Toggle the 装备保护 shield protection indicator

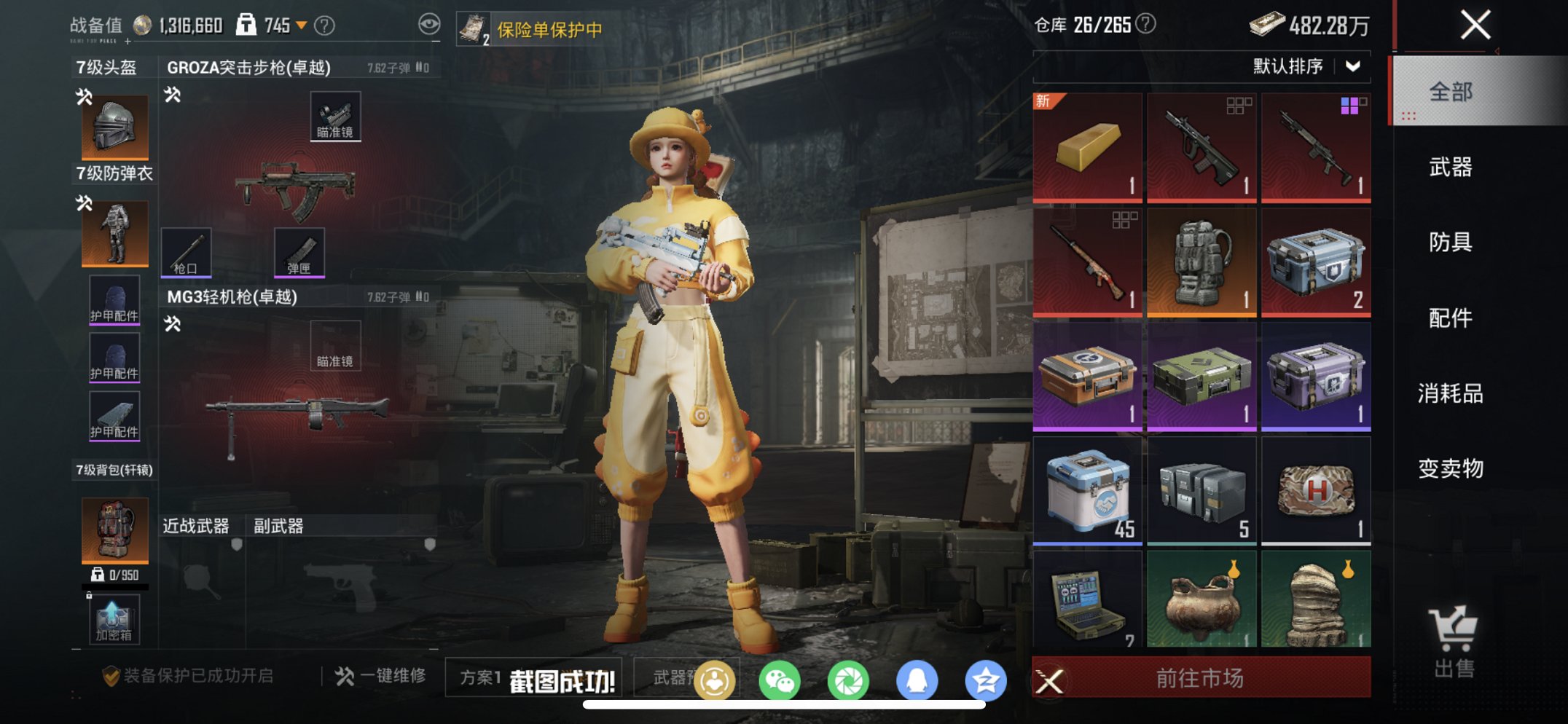click(x=110, y=673)
